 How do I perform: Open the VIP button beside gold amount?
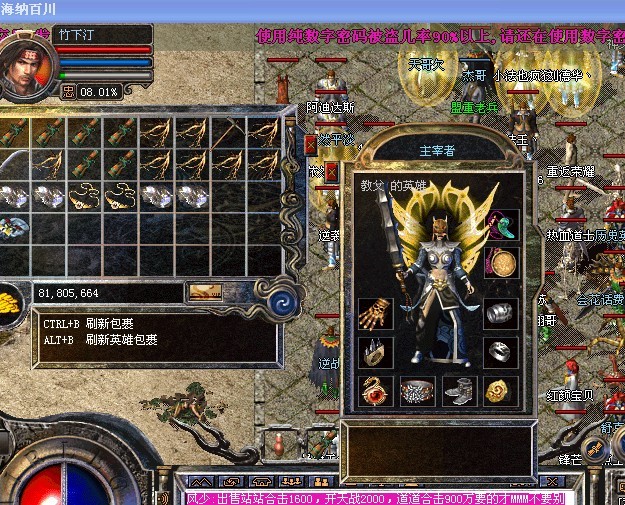[x=205, y=292]
